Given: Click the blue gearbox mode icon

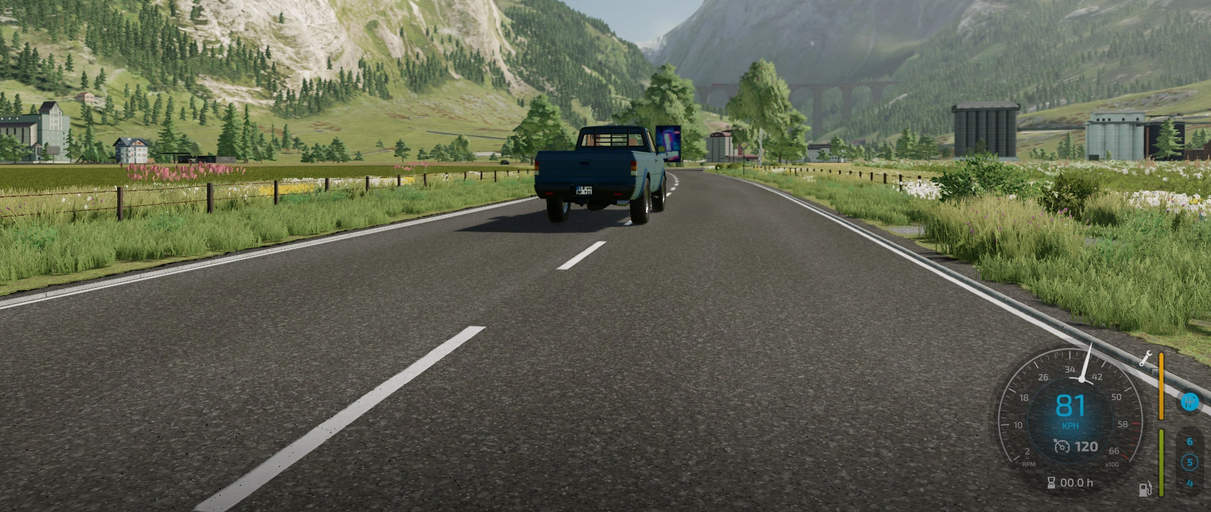Looking at the screenshot, I should coord(1189,402).
